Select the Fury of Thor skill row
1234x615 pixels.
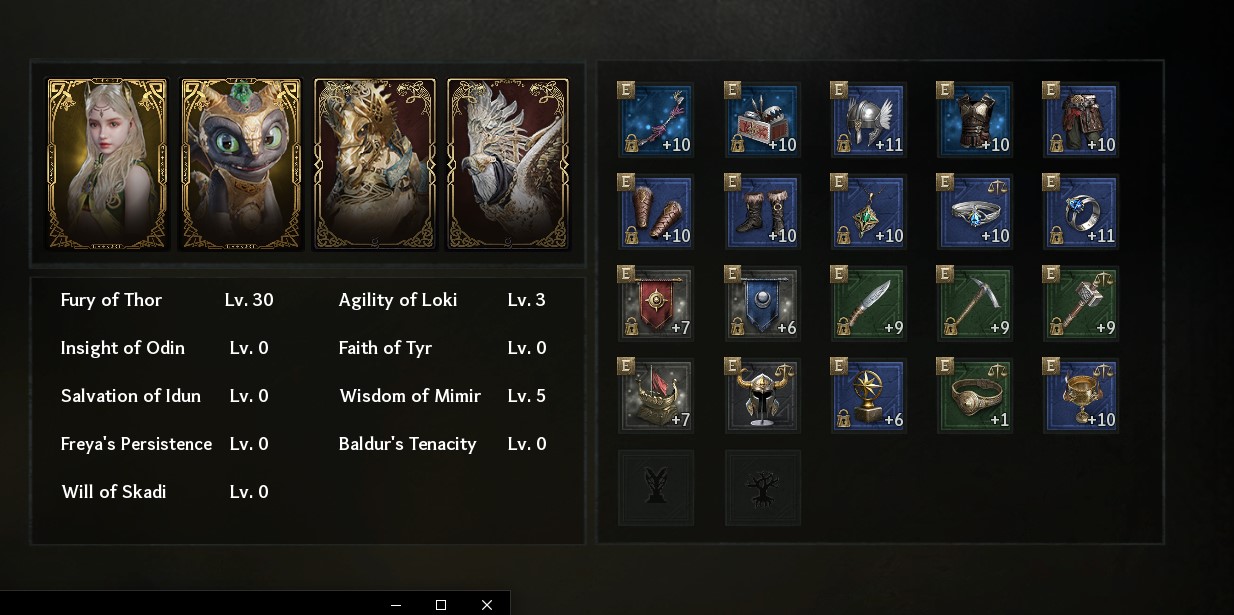pos(167,300)
